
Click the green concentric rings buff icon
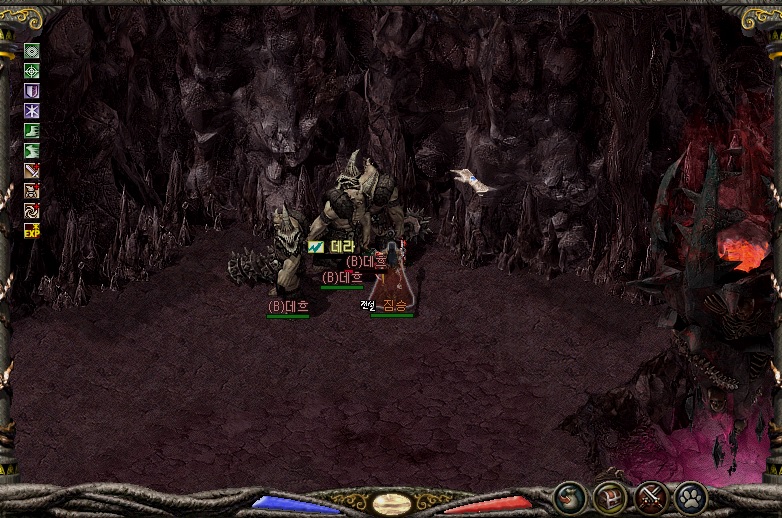pyautogui.click(x=32, y=51)
